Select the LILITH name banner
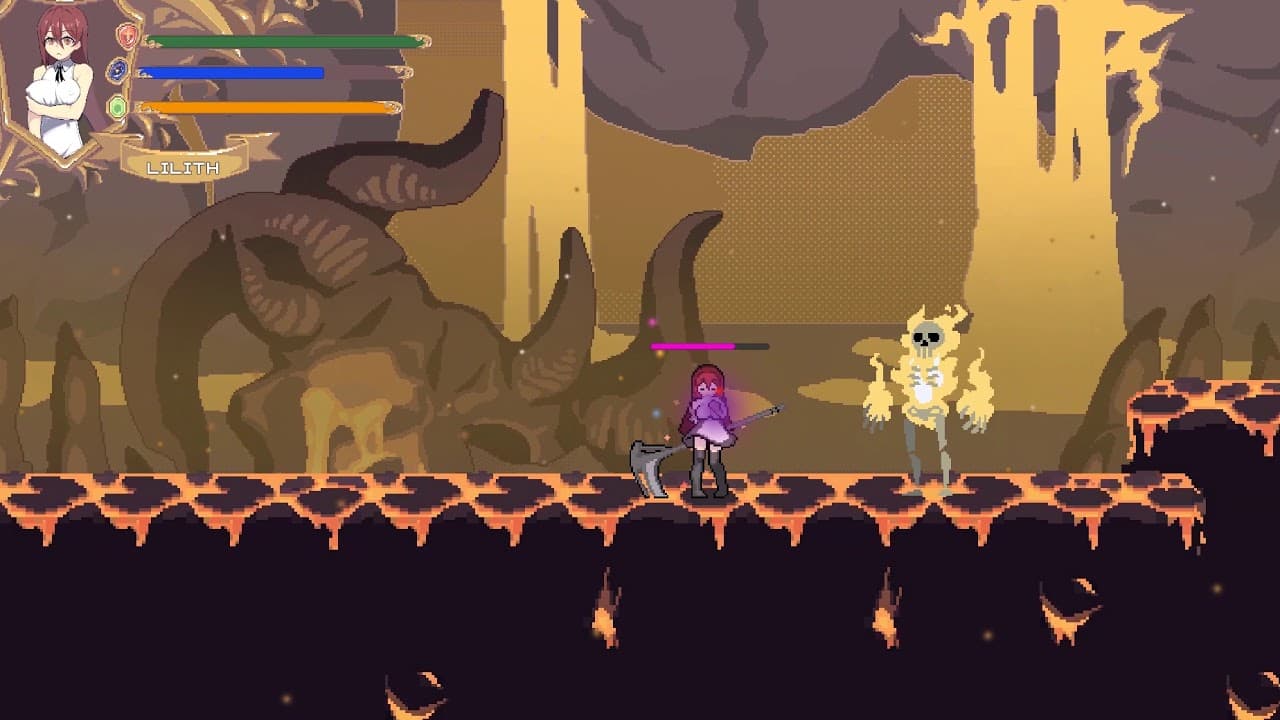Image resolution: width=1280 pixels, height=720 pixels. point(185,168)
